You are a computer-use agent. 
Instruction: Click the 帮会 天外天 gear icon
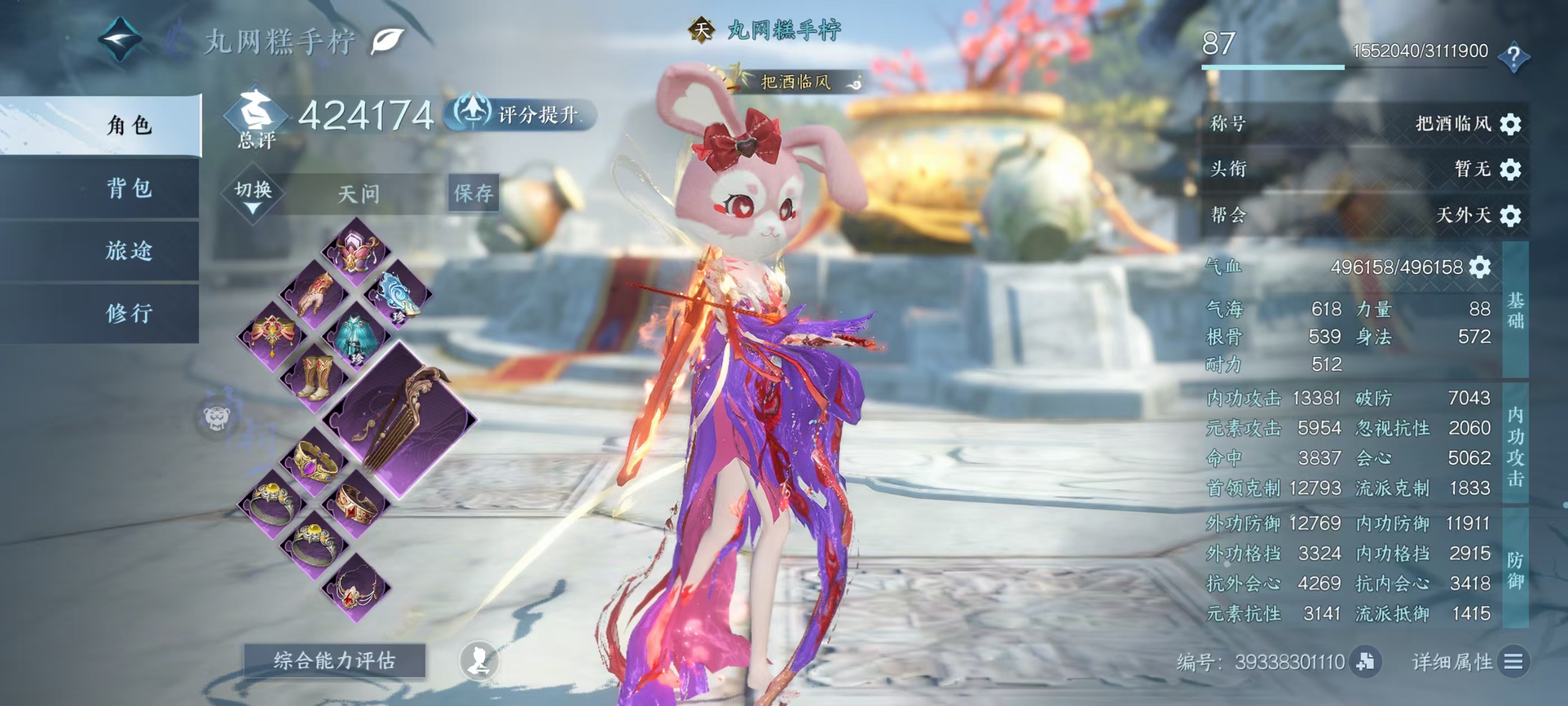point(1510,215)
